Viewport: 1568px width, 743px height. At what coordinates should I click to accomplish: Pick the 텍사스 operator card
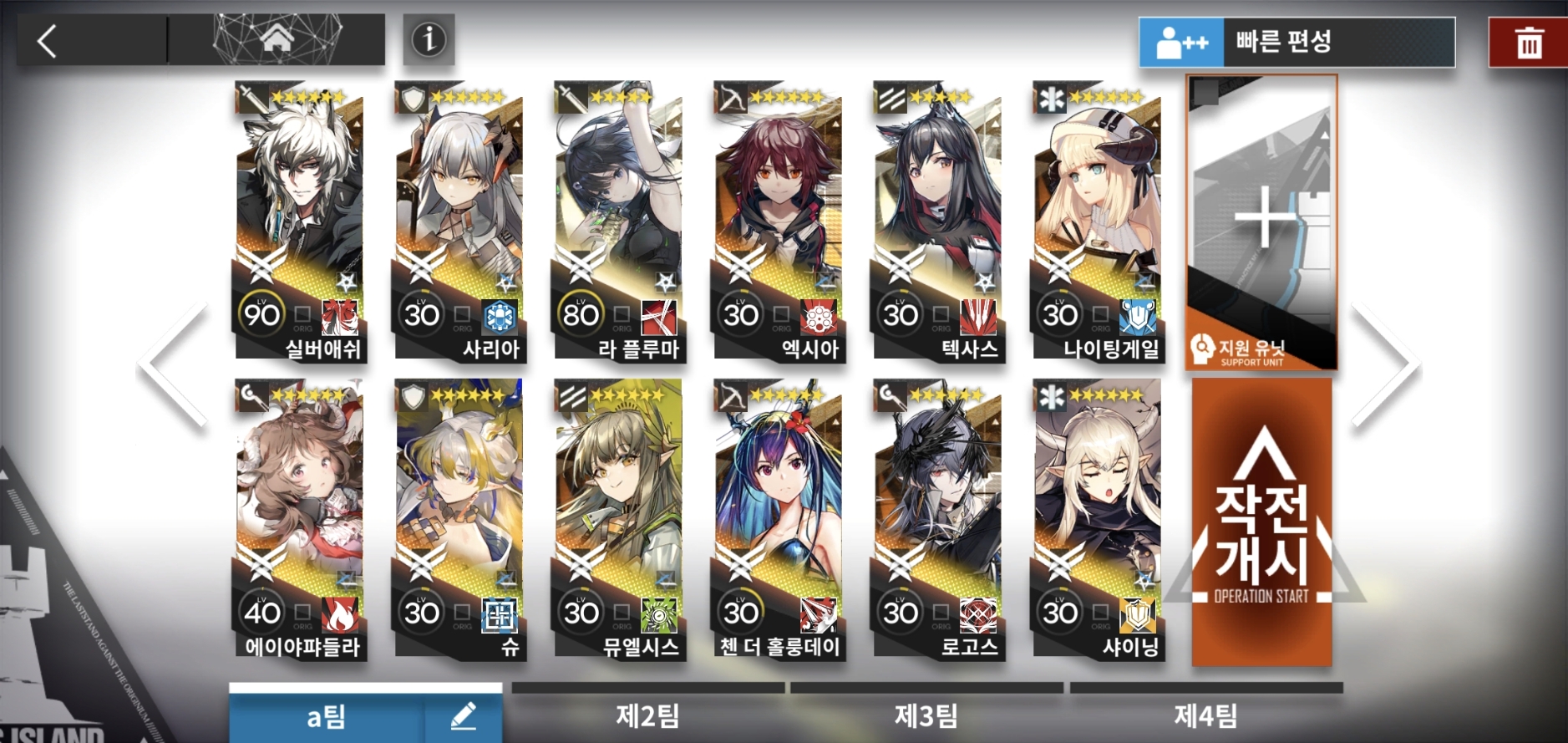pos(937,221)
